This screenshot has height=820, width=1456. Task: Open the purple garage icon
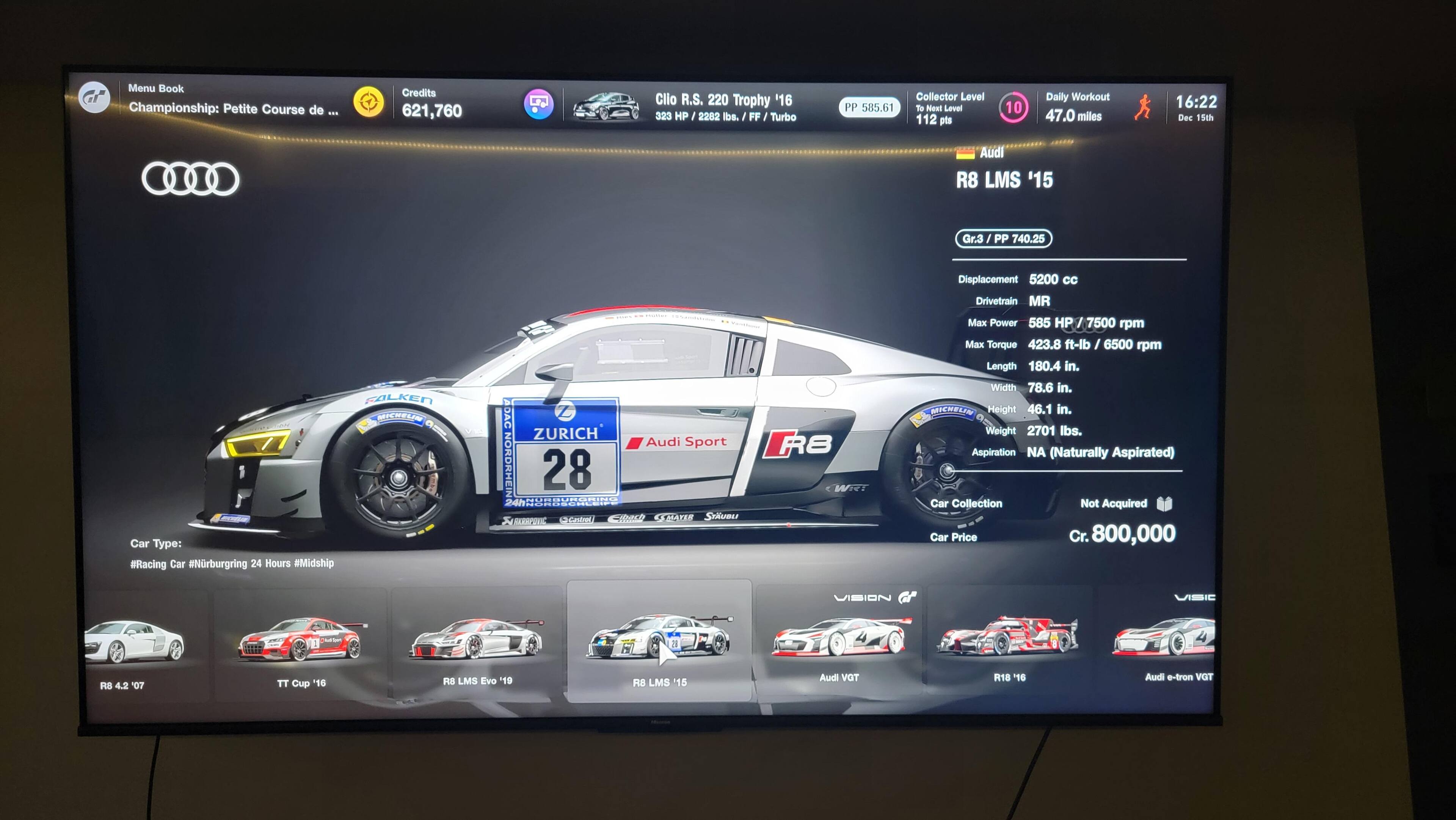pos(538,104)
